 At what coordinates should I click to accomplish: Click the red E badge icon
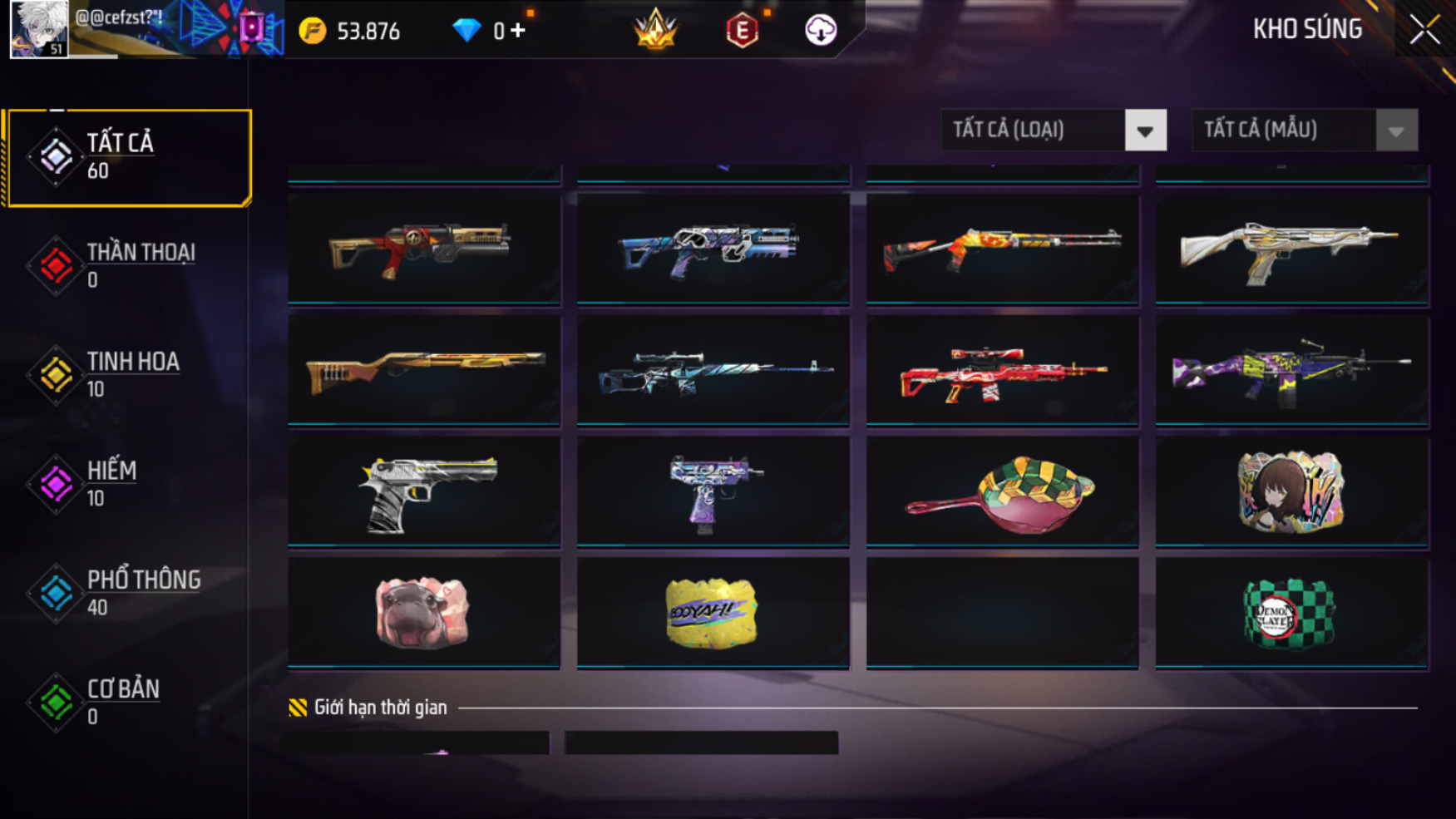742,32
